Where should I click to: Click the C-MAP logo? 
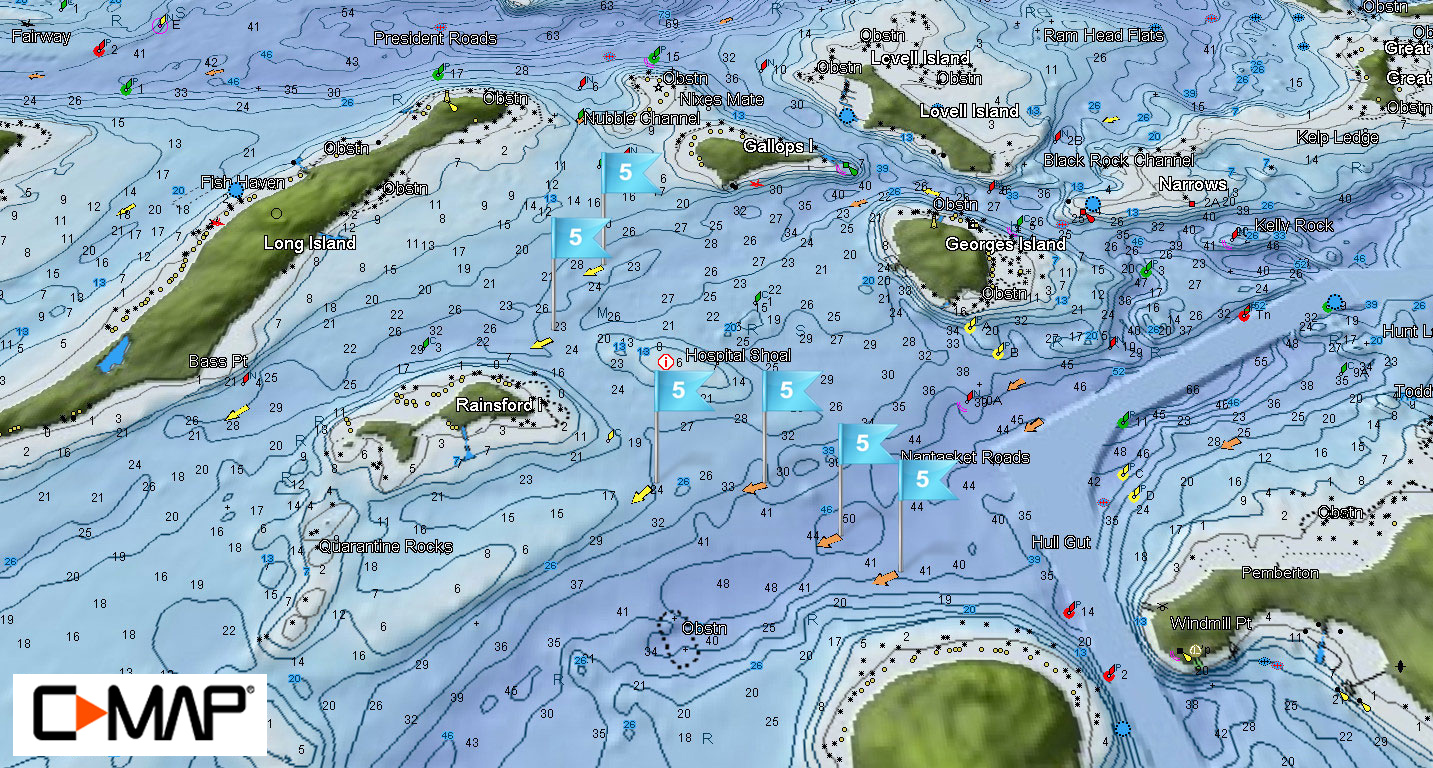click(139, 714)
